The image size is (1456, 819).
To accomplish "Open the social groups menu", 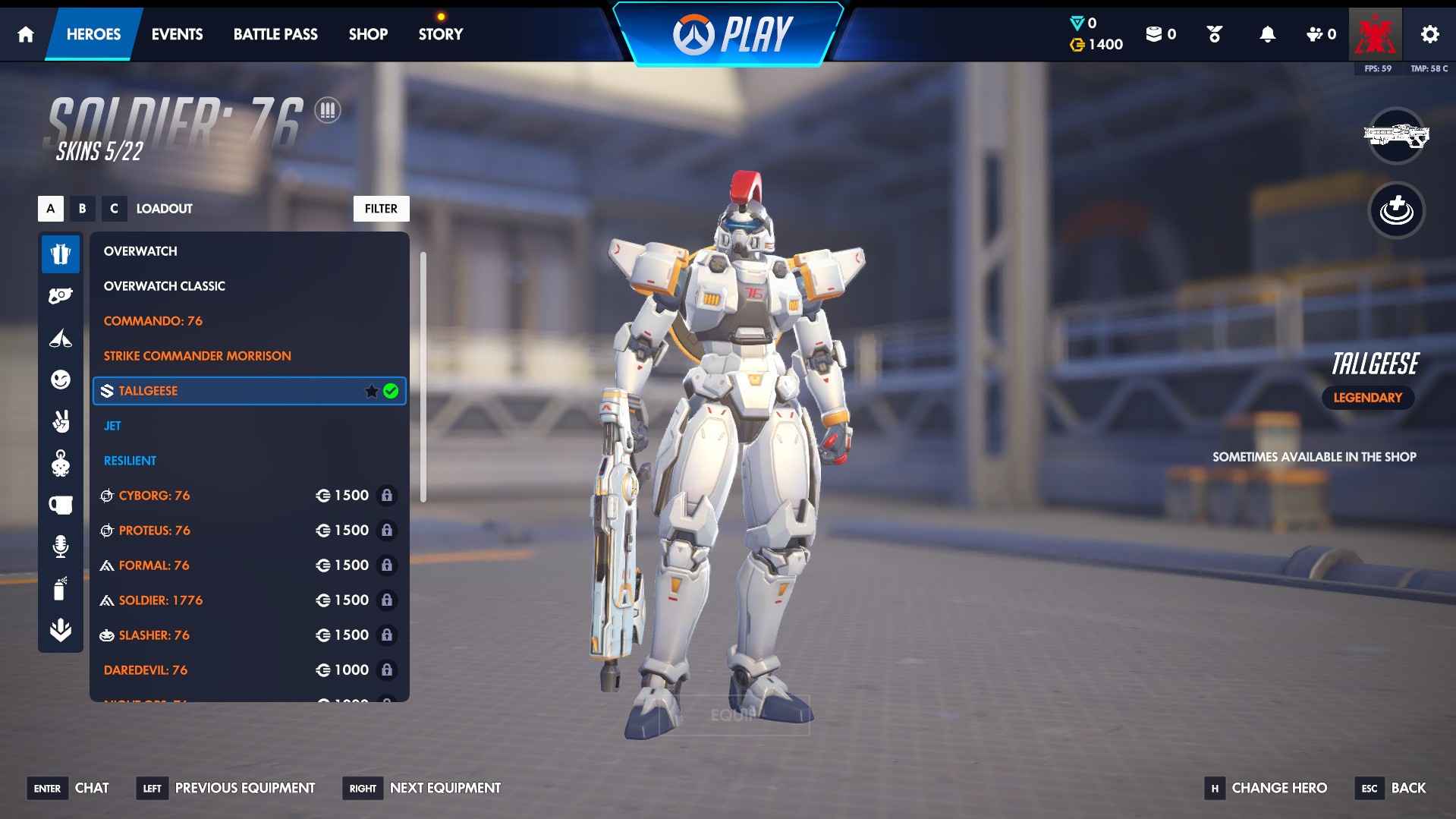I will (x=1319, y=33).
